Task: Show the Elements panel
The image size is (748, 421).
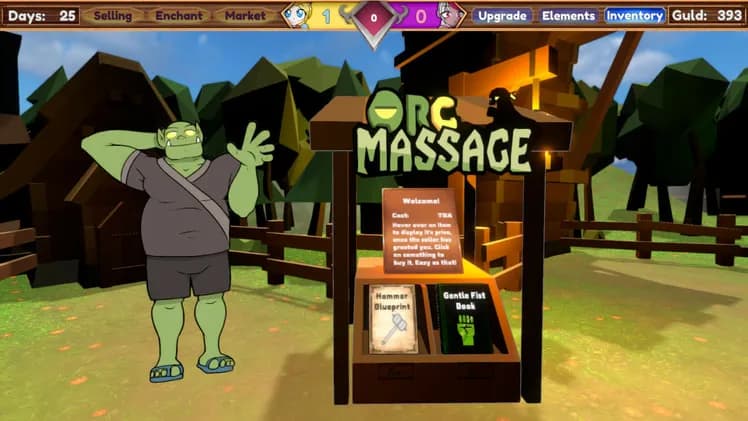Action: click(568, 16)
